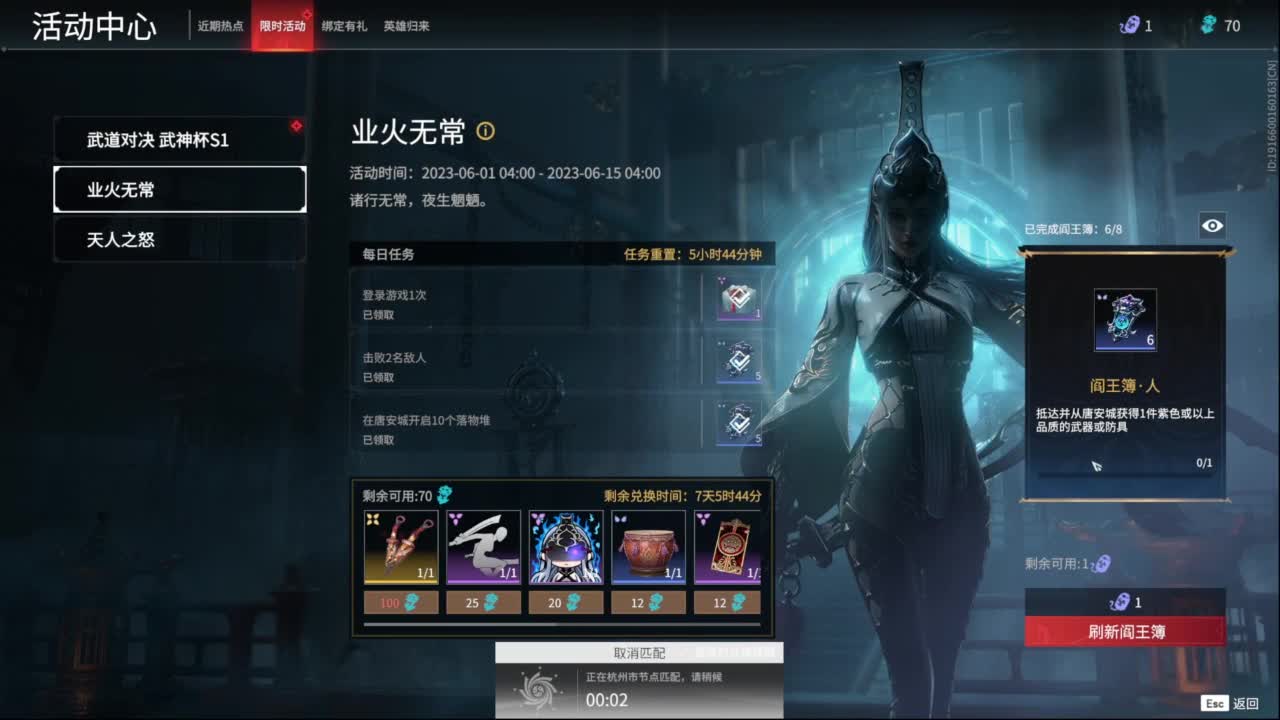Viewport: 1280px width, 720px height.
Task: Open the 英雄归来 tab
Action: [x=407, y=26]
